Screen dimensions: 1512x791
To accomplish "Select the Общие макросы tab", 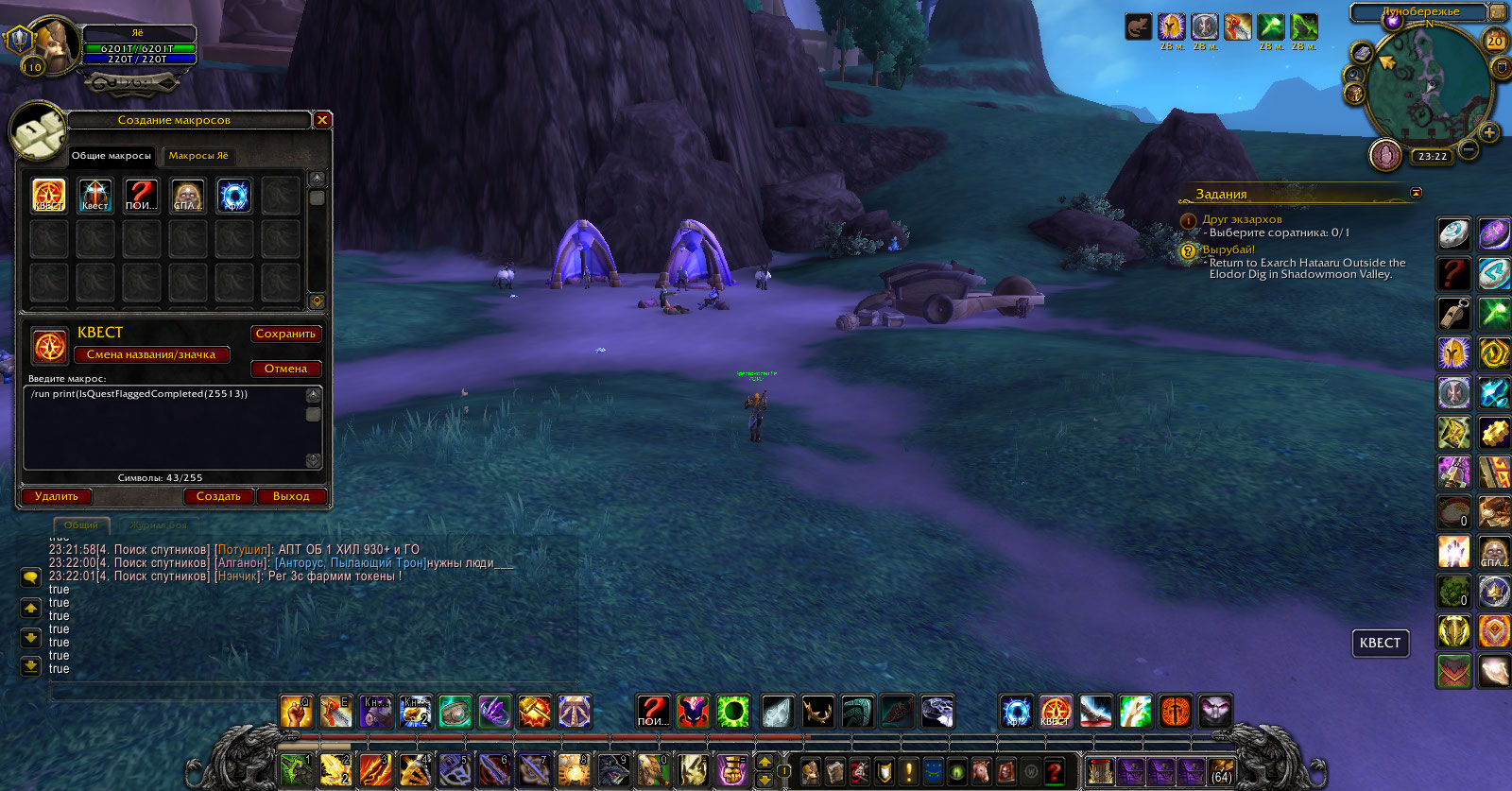I will coord(112,156).
